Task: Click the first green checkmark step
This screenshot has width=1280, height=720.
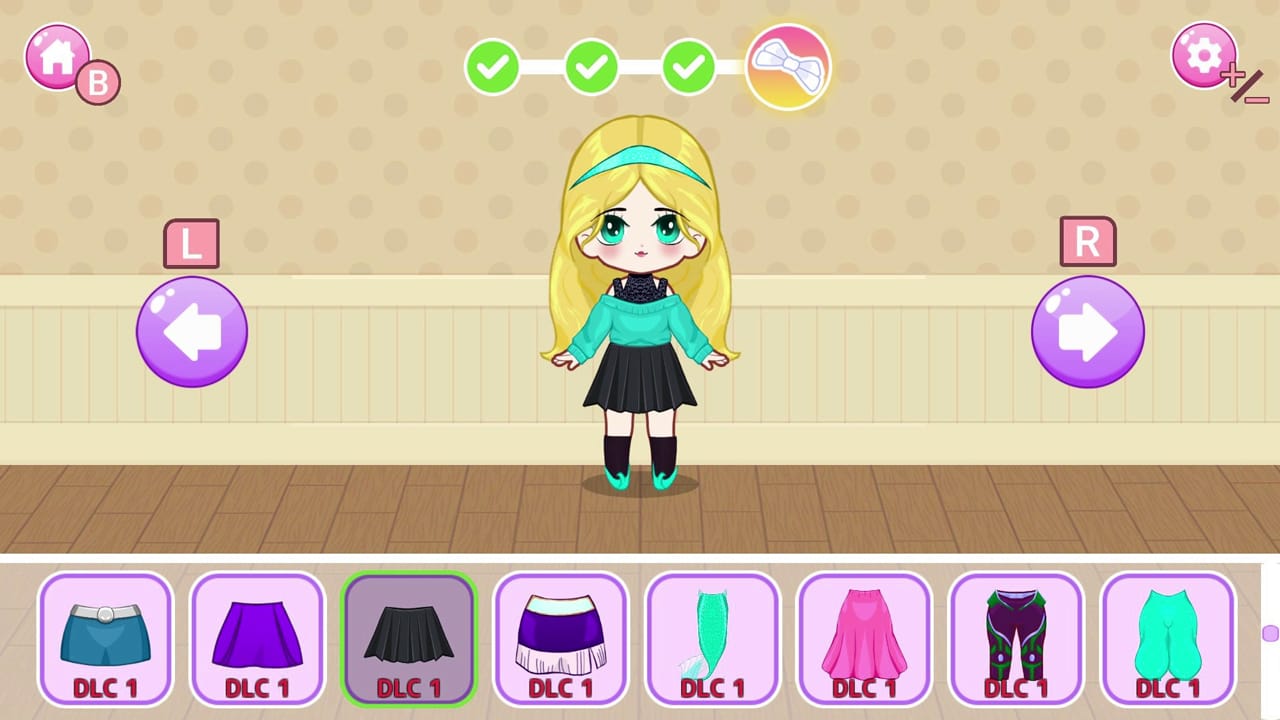Action: click(490, 68)
